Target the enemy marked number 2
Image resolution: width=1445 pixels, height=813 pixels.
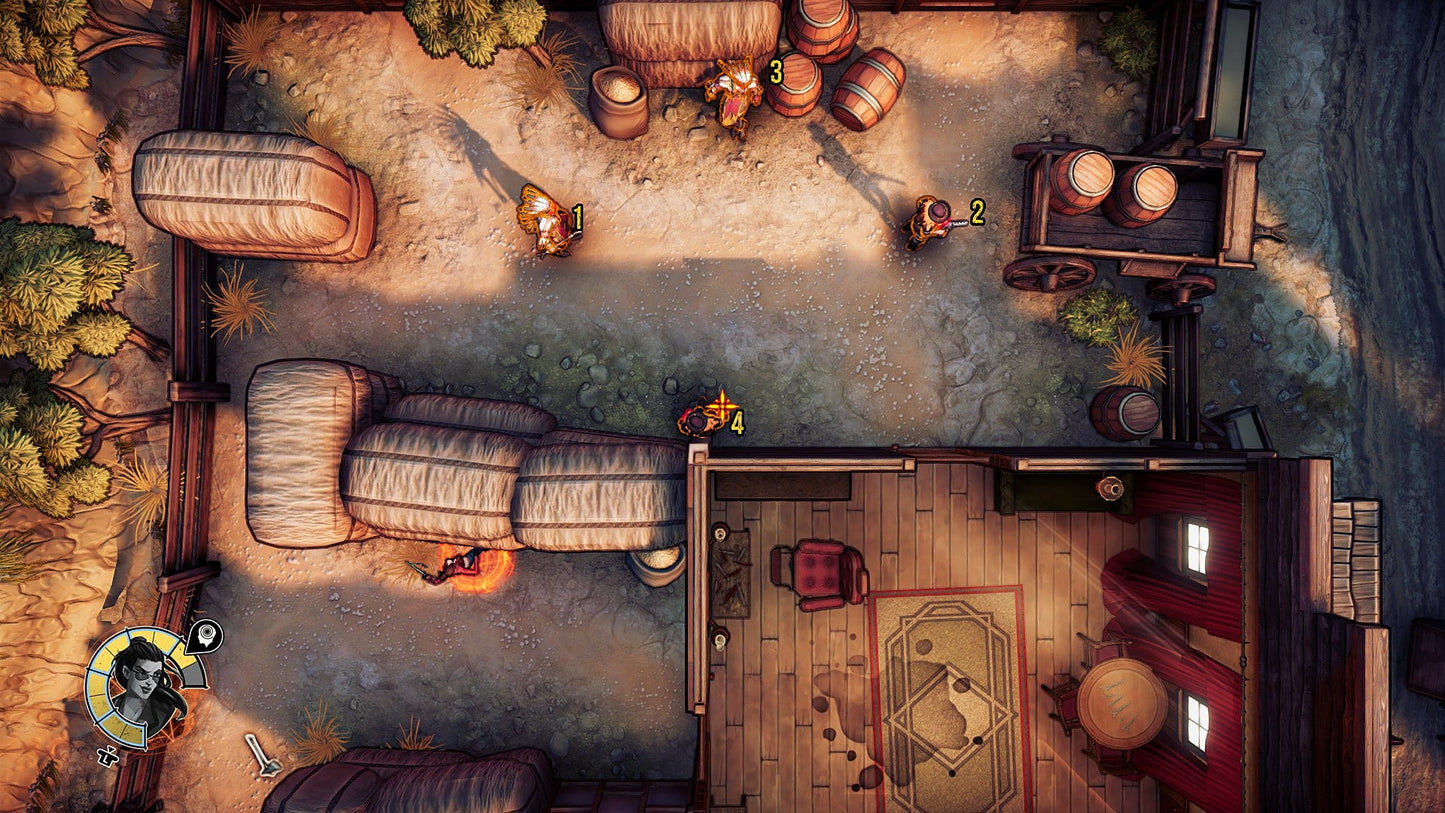point(930,220)
